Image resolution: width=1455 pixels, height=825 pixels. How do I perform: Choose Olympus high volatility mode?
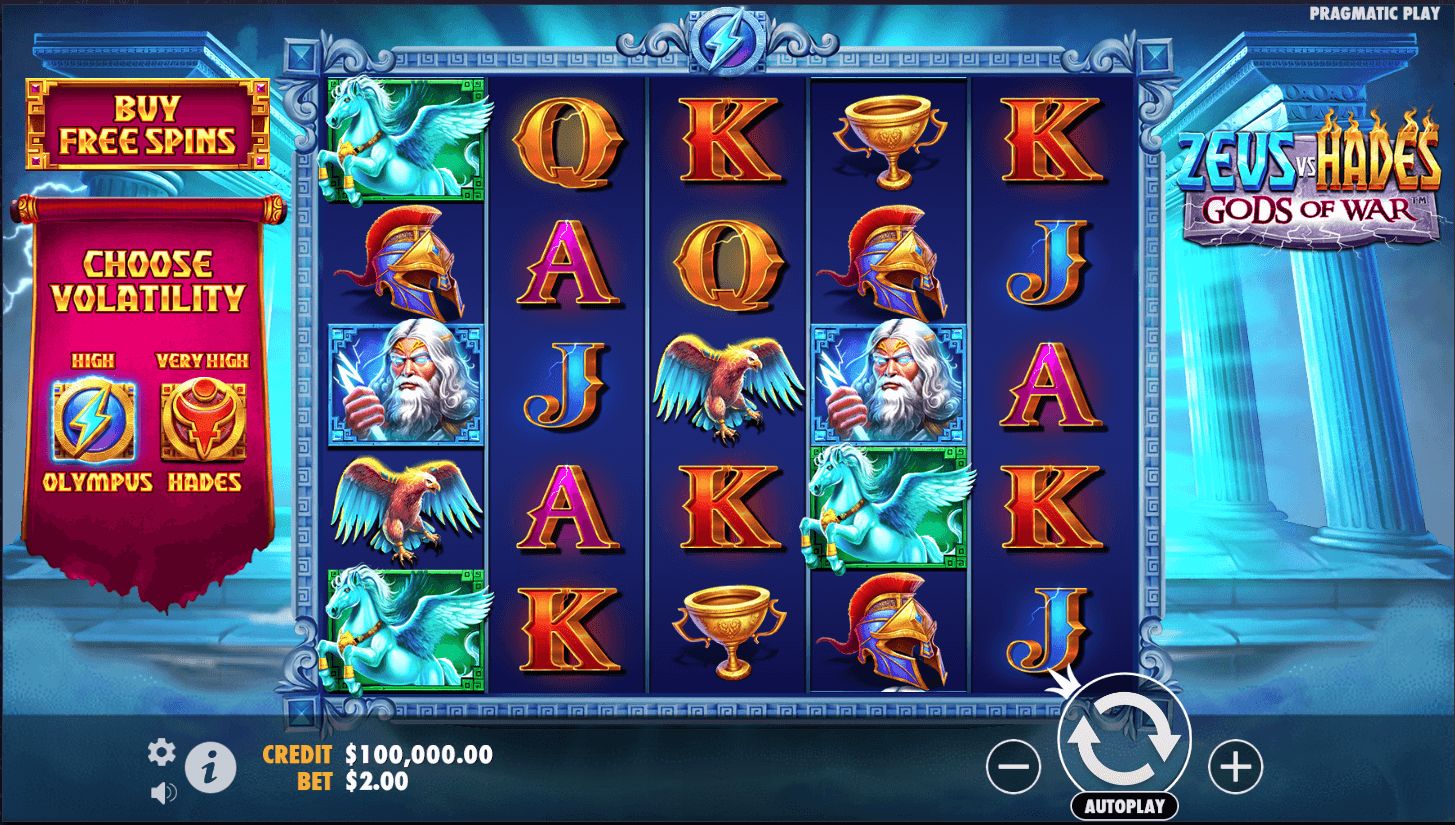[94, 420]
